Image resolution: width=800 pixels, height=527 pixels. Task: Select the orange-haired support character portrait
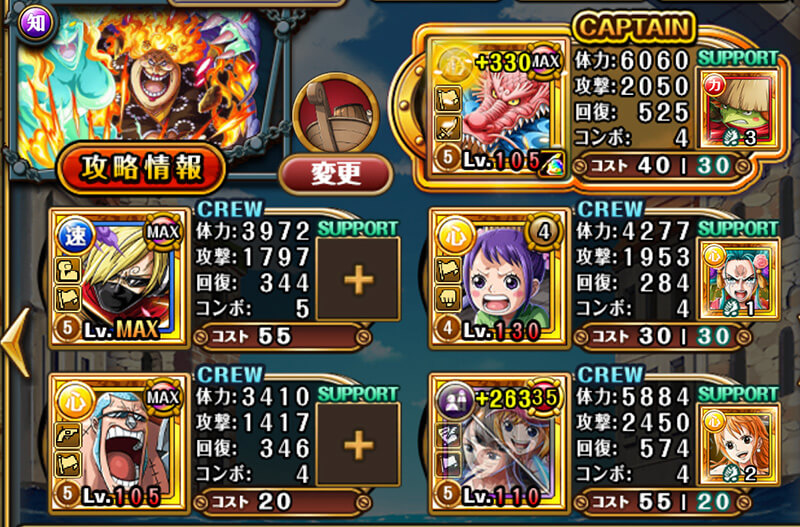click(737, 442)
